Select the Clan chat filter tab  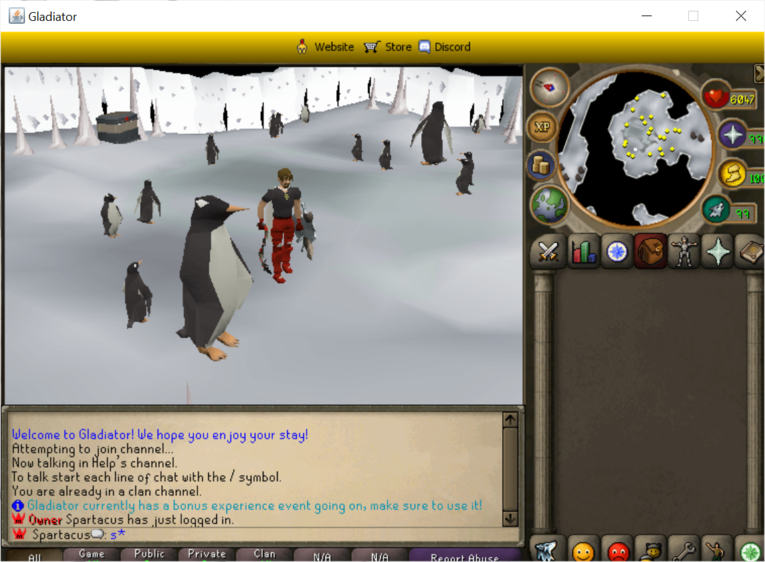[265, 554]
